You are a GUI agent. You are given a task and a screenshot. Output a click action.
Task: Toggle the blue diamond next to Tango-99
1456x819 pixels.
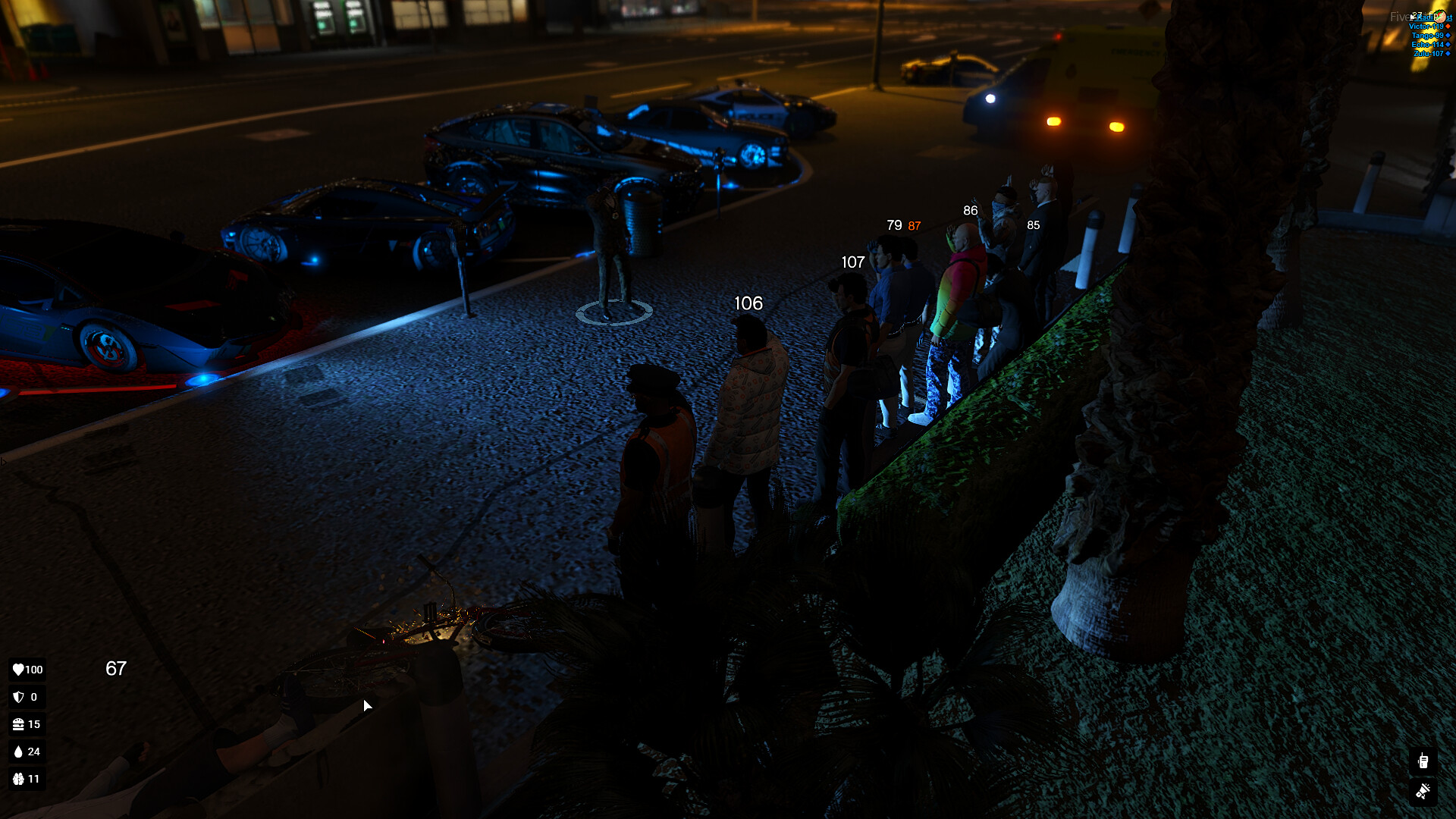(1450, 35)
